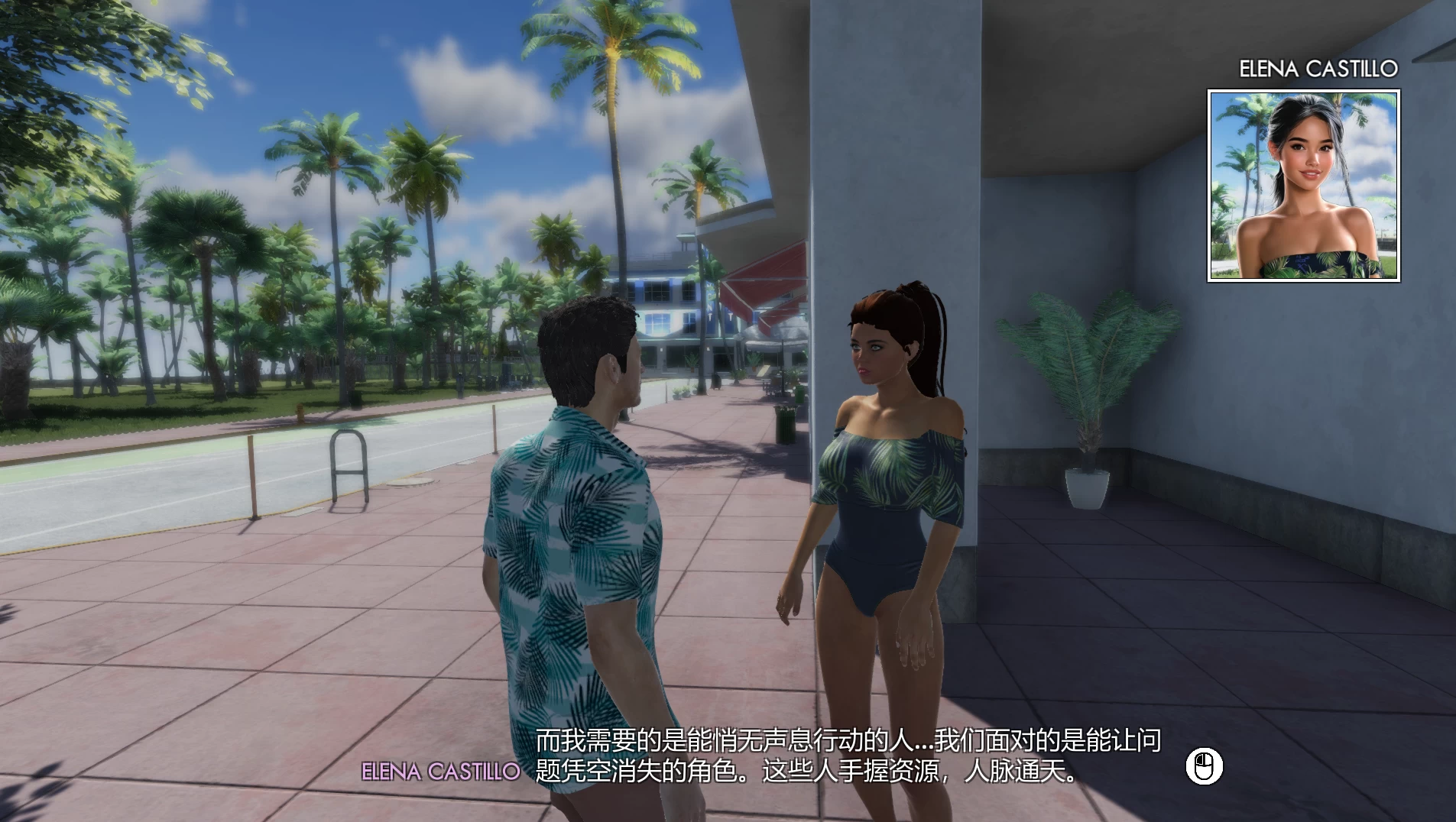The height and width of the screenshot is (822, 1456).
Task: Click the white planter pot base
Action: [x=1086, y=489]
